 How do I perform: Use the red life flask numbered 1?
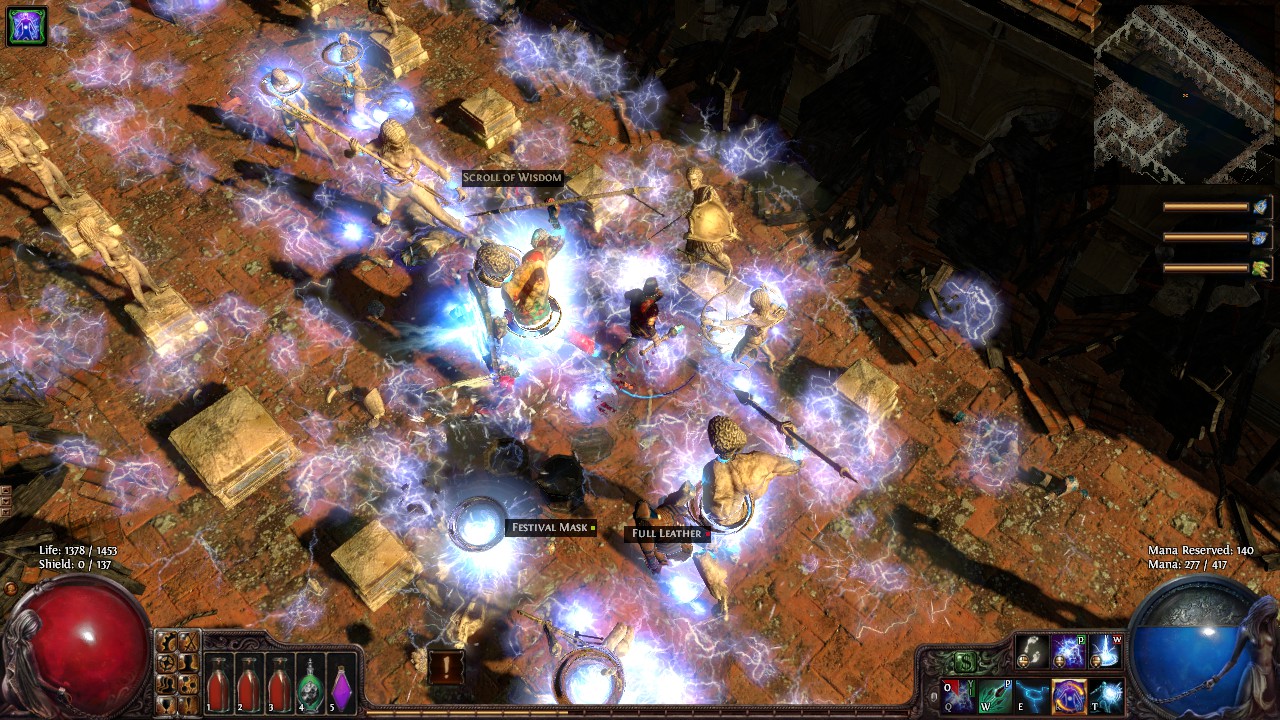point(217,687)
